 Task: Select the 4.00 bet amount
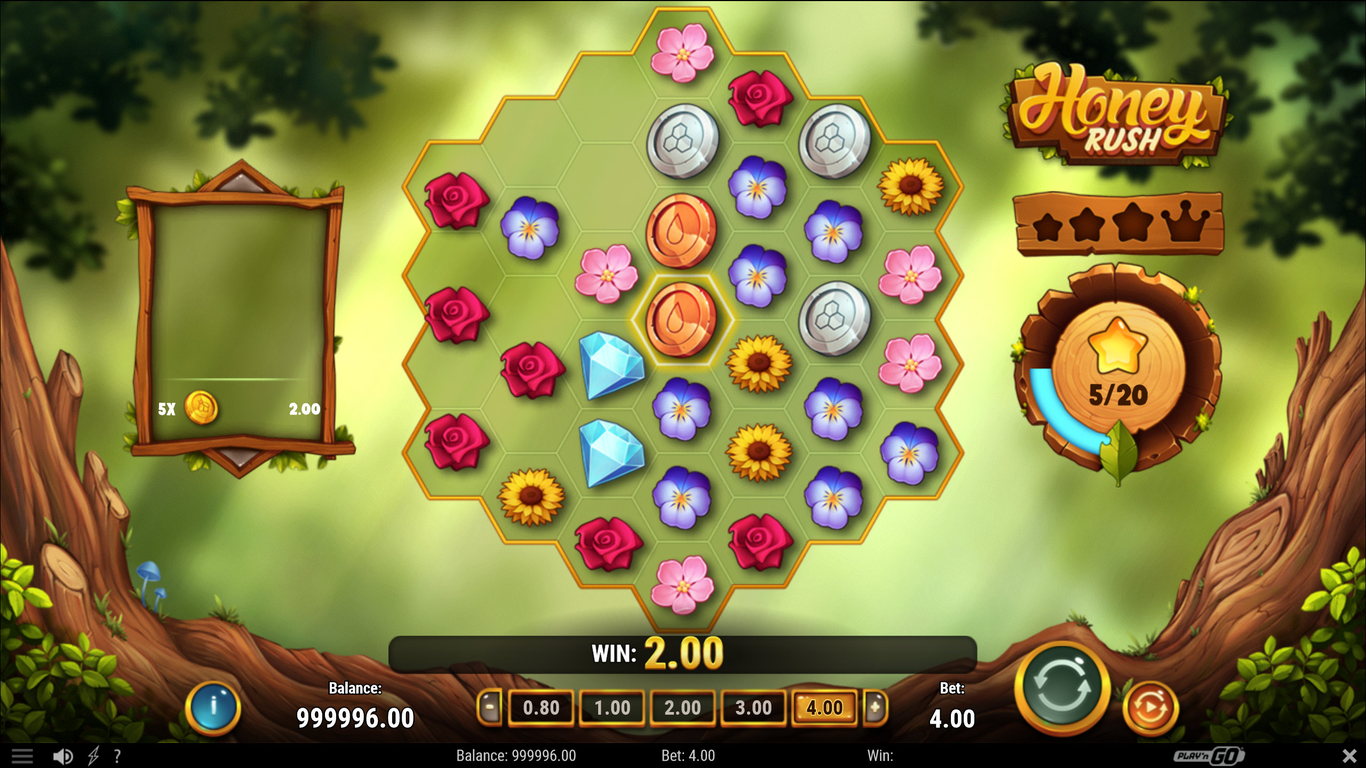pos(824,708)
